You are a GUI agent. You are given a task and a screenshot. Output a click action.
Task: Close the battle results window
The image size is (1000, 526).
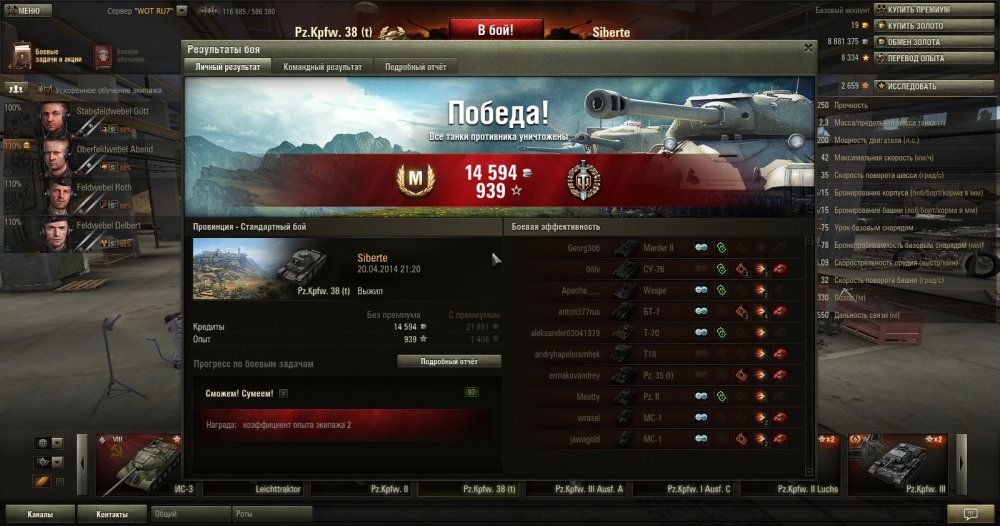[808, 47]
